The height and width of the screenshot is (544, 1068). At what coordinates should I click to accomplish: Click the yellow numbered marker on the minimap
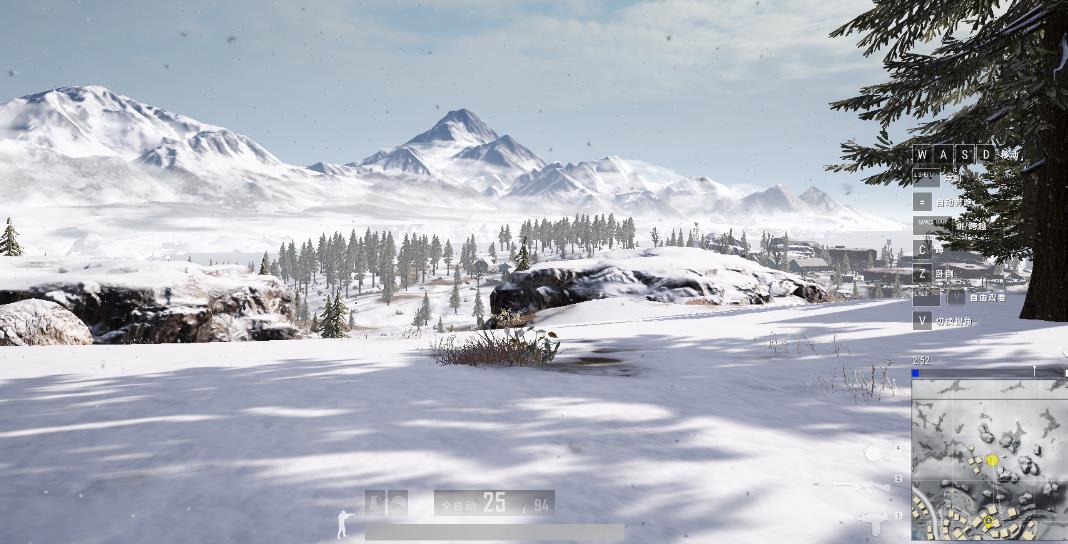[991, 461]
